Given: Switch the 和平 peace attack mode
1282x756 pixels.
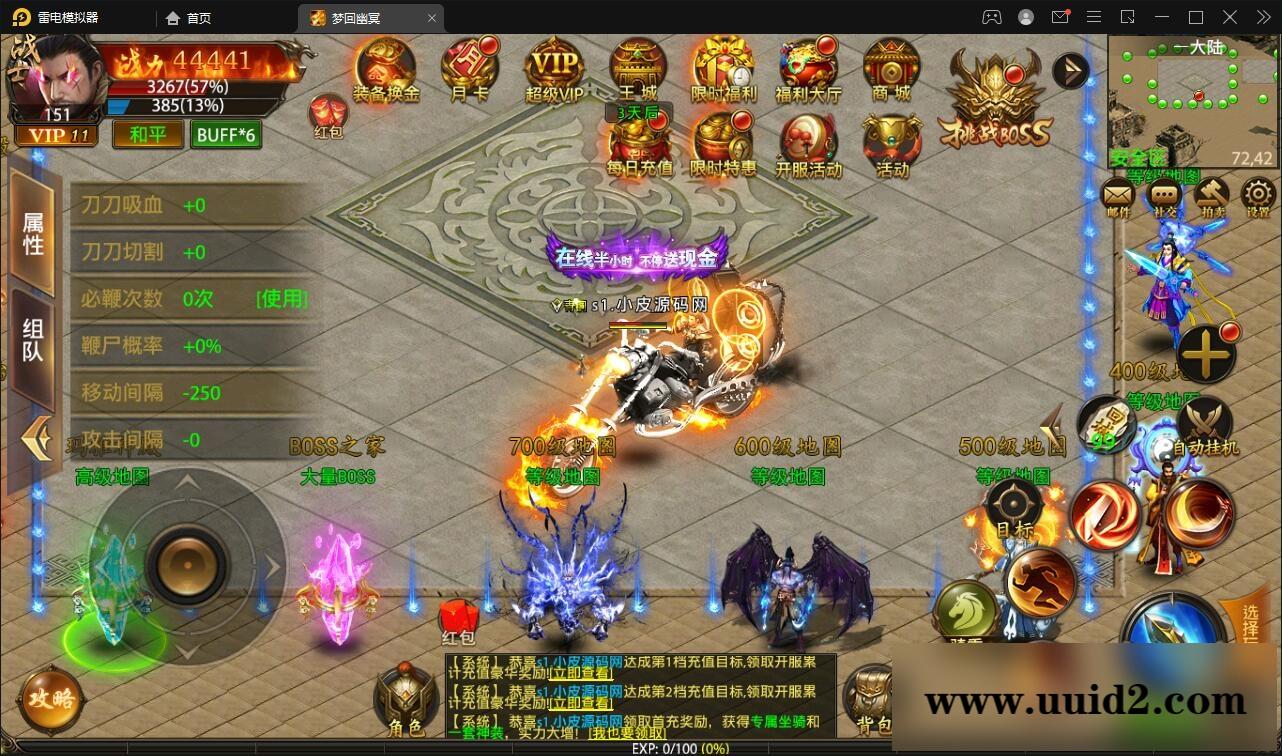Looking at the screenshot, I should pos(147,134).
